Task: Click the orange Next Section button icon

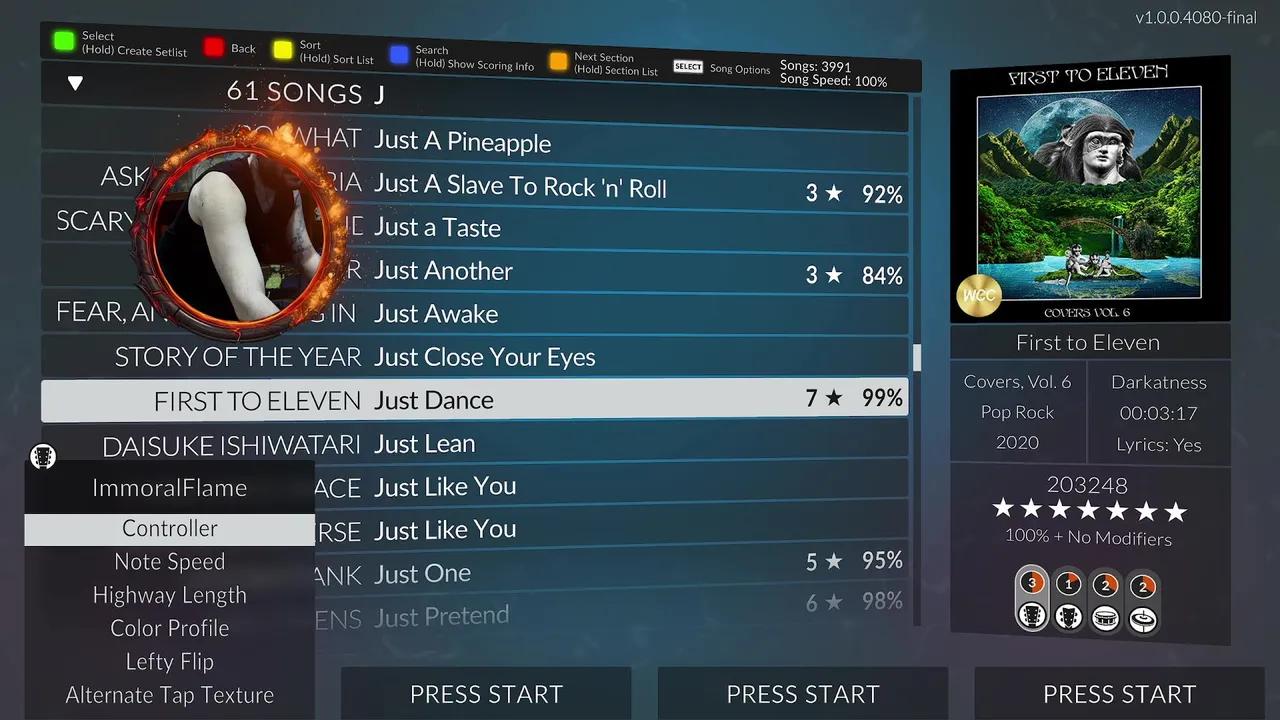Action: pos(558,60)
